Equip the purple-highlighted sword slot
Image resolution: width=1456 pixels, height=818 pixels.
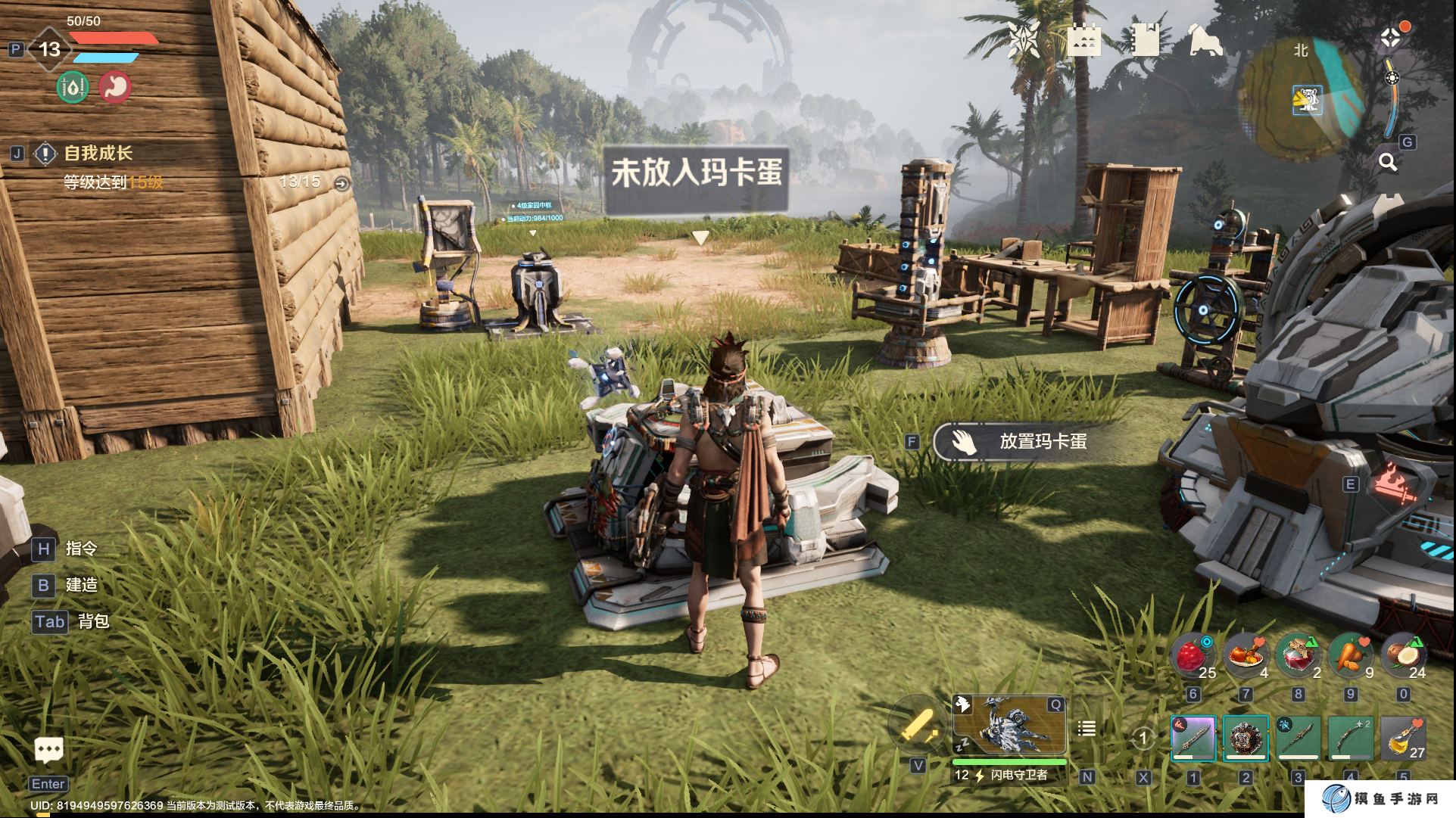tap(1193, 738)
